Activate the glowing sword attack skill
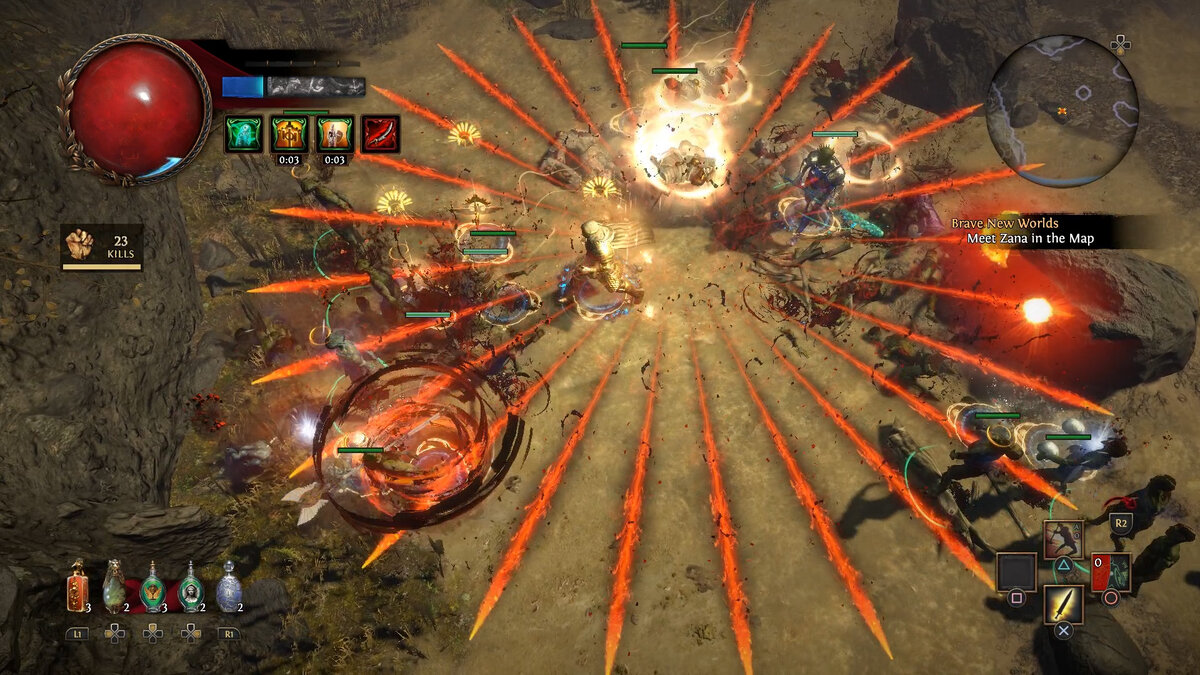1200x675 pixels. pos(1063,604)
